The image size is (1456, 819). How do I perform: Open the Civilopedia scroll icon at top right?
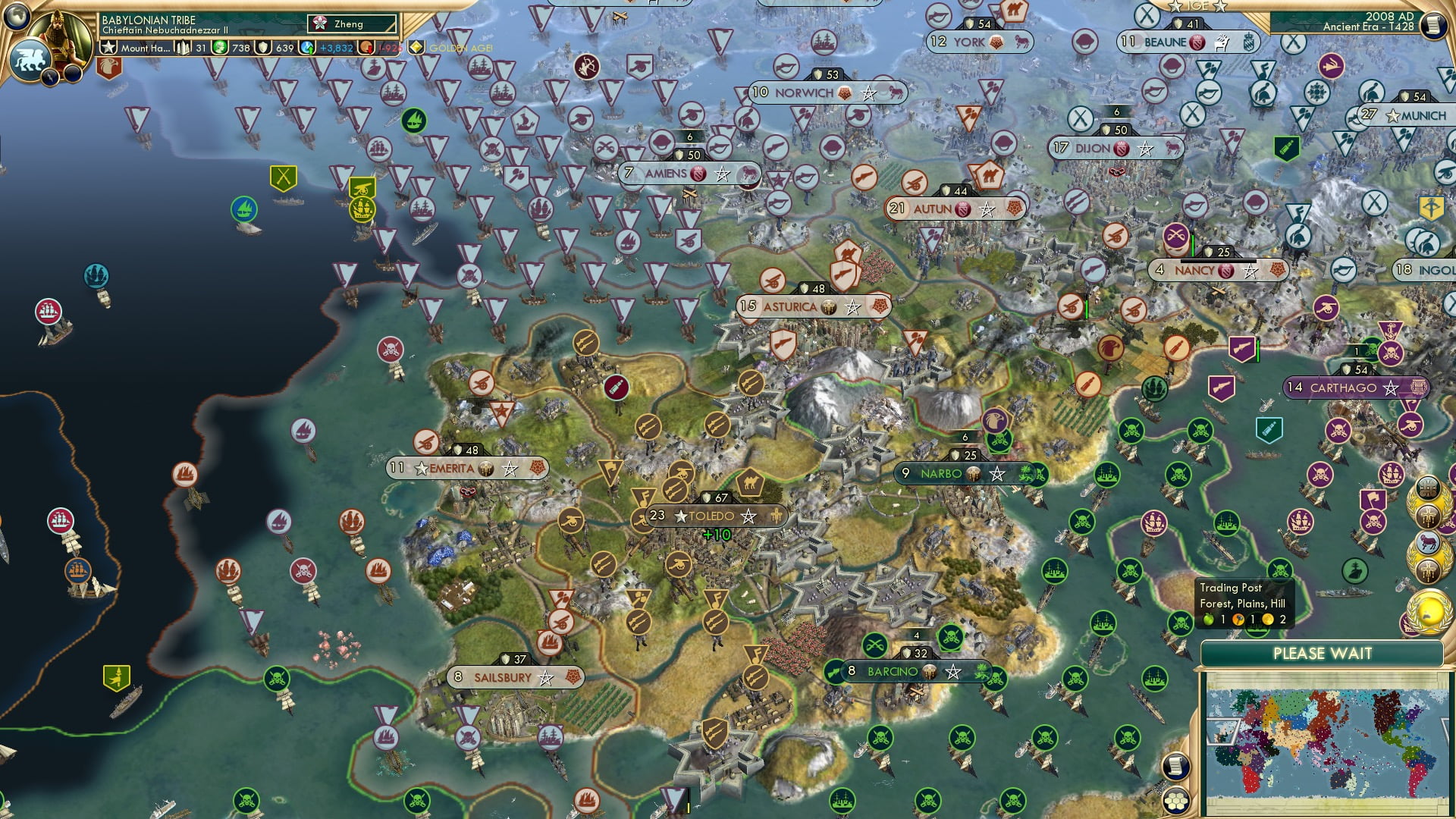[x=1433, y=25]
